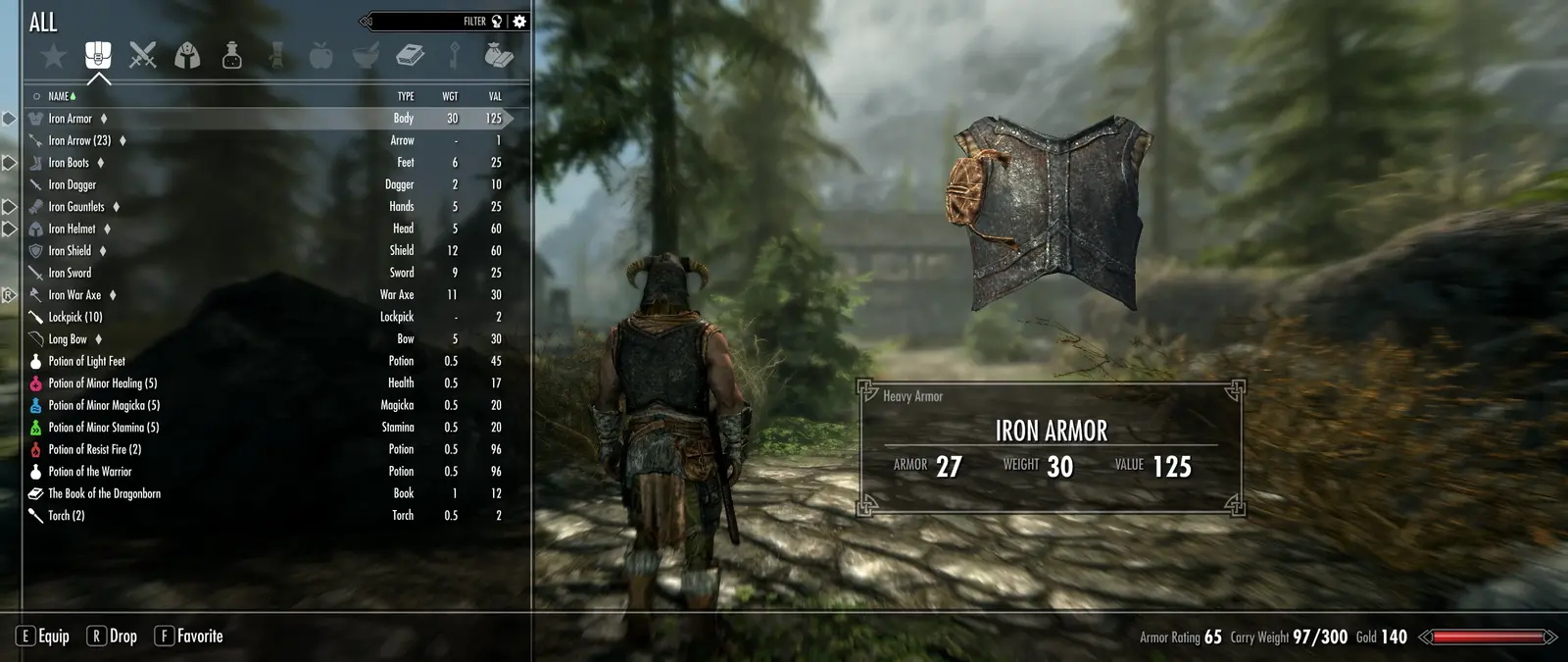Choose the Iron Shield row
Image resolution: width=1568 pixels, height=662 pixels.
(x=70, y=251)
